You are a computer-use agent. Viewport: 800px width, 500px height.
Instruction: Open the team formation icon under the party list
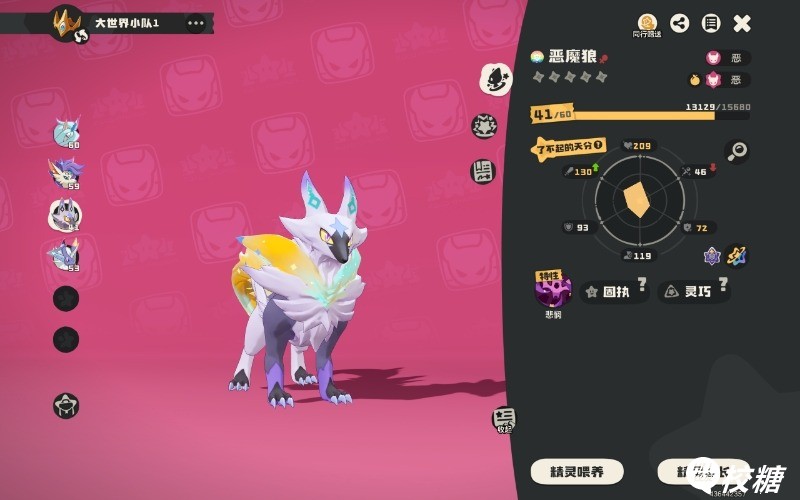pyautogui.click(x=66, y=405)
